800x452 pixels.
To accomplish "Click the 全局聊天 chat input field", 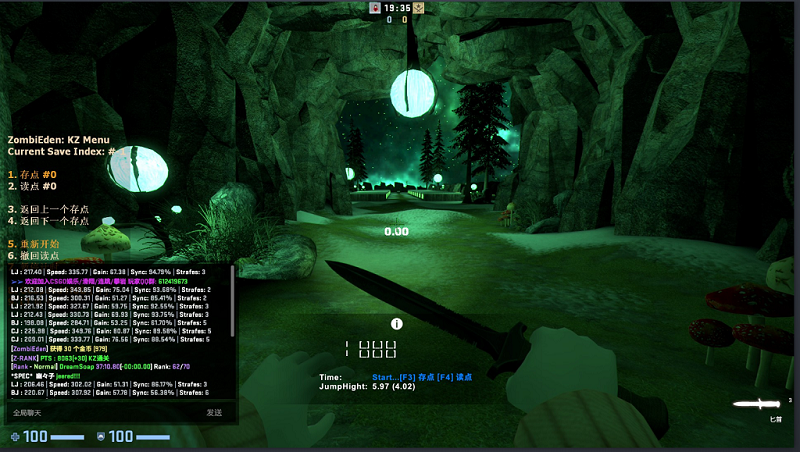I will click(x=100, y=412).
